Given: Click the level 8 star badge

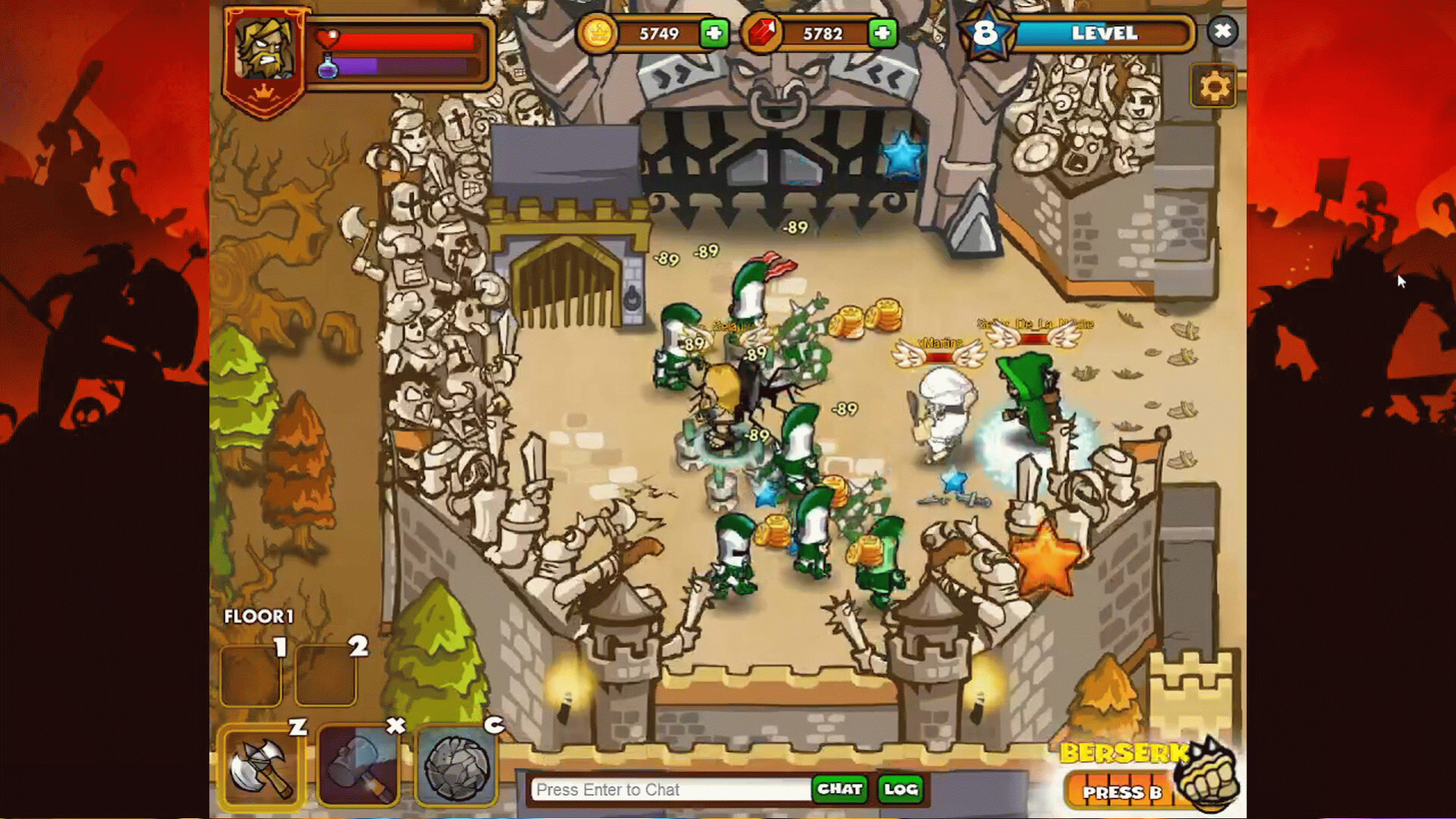Looking at the screenshot, I should point(987,32).
